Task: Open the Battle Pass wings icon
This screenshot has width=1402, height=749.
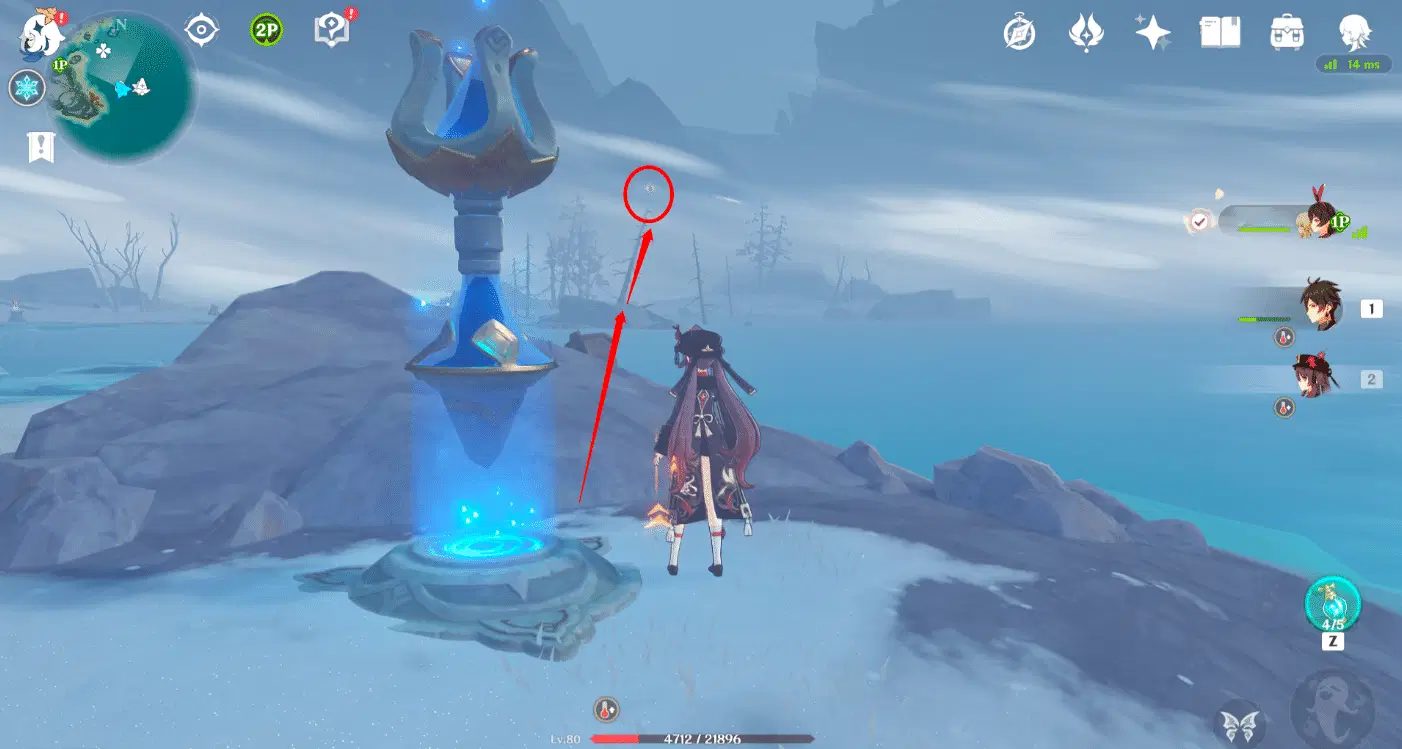Action: pyautogui.click(x=1087, y=32)
